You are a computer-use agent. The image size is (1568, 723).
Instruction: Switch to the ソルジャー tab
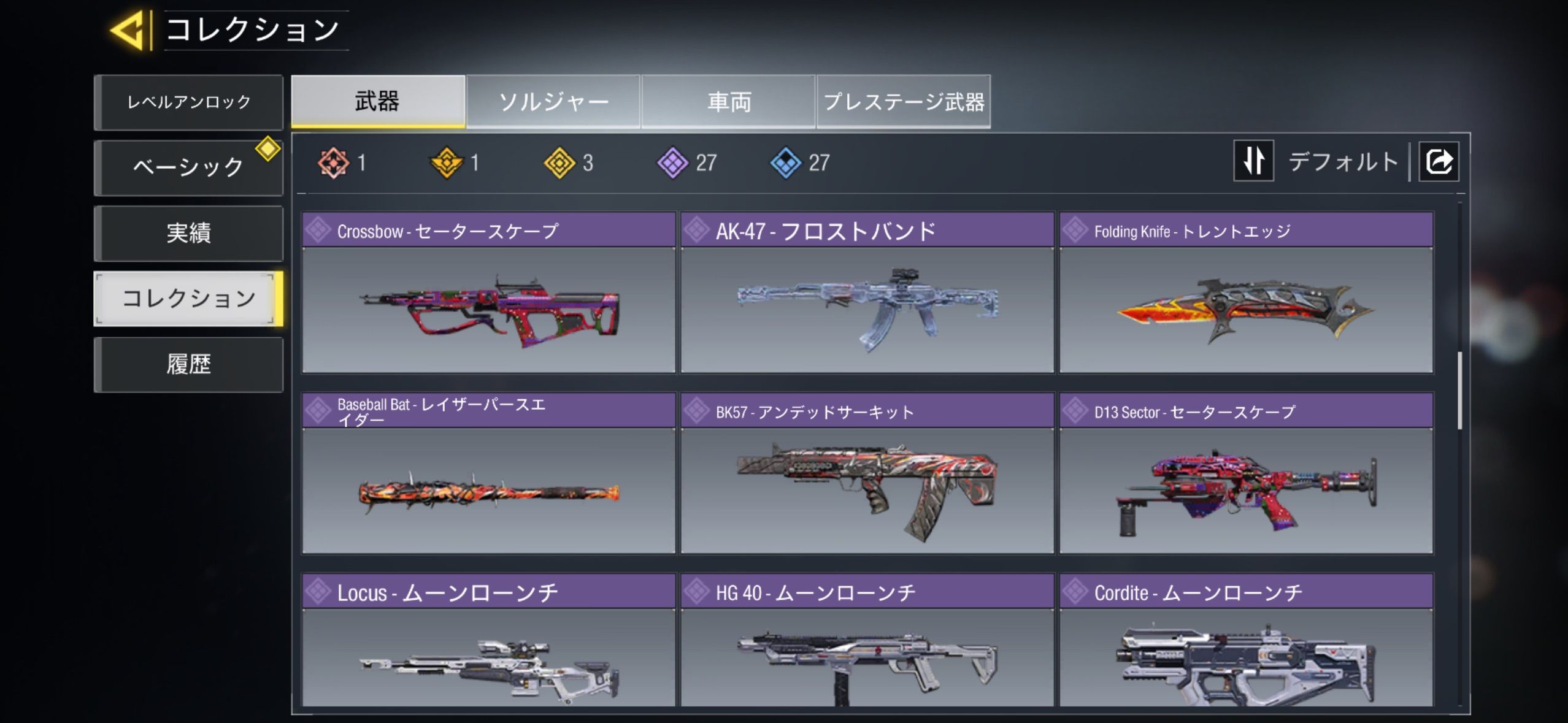click(x=553, y=101)
